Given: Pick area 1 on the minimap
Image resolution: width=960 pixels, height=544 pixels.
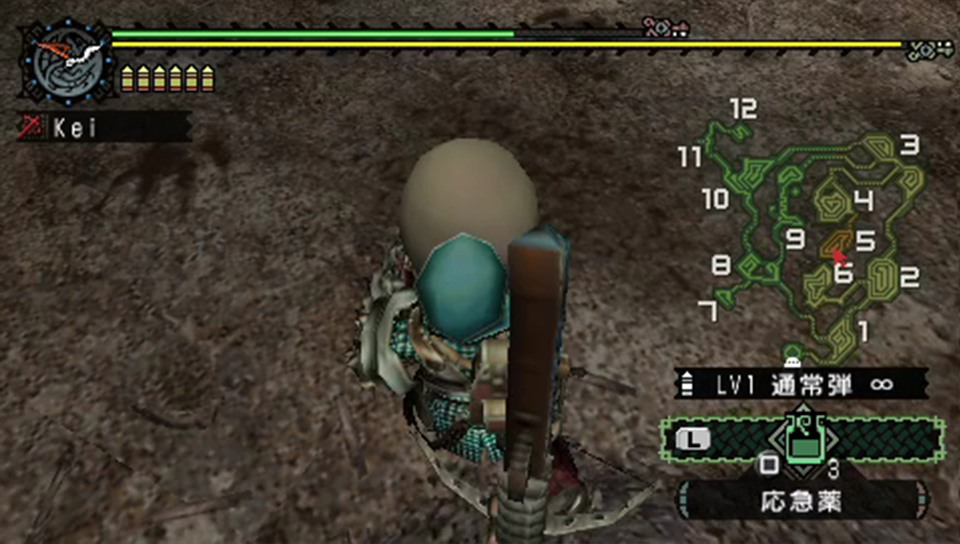Looking at the screenshot, I should (862, 330).
